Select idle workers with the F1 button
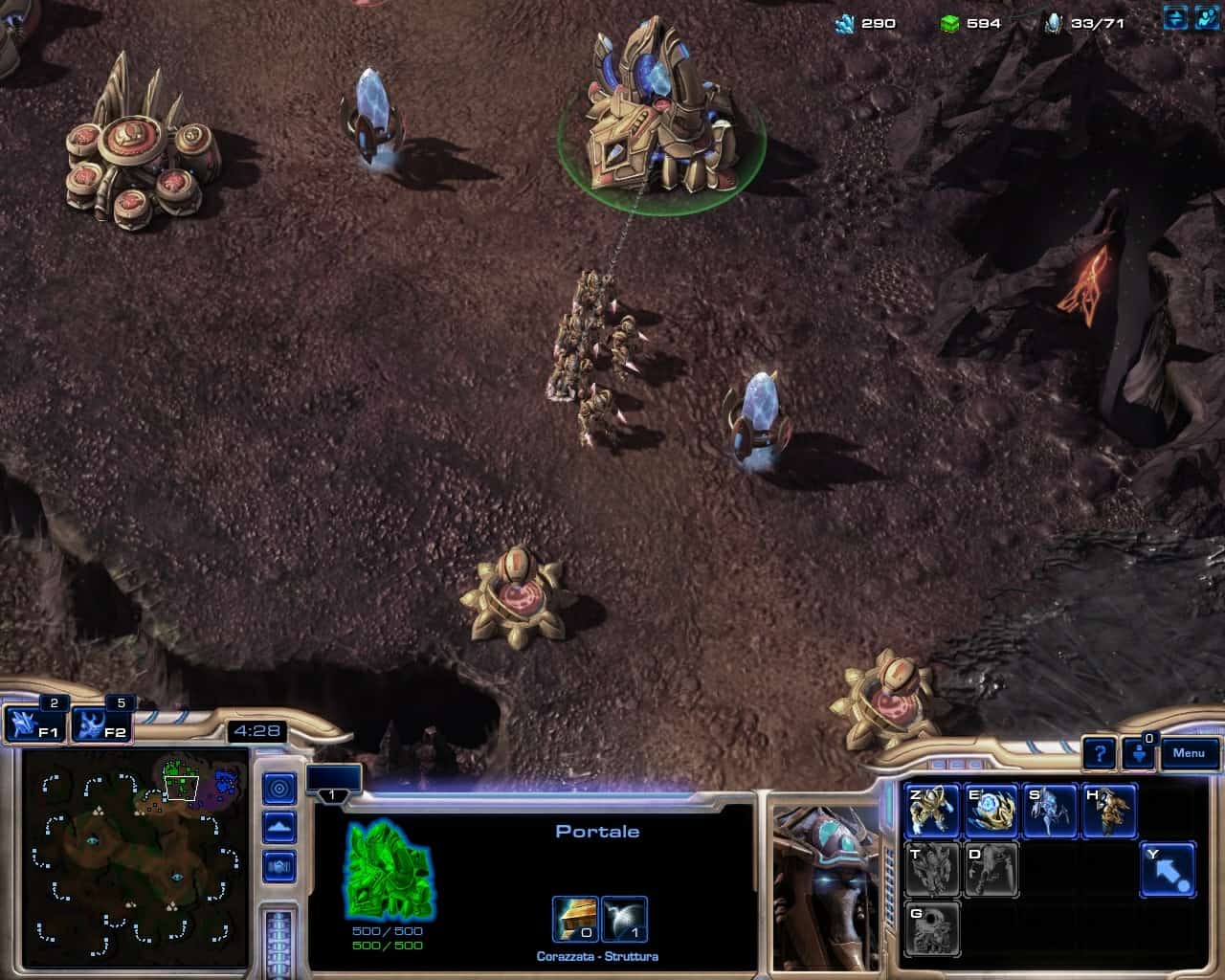Screen dimensions: 1225x980 (x=34, y=724)
